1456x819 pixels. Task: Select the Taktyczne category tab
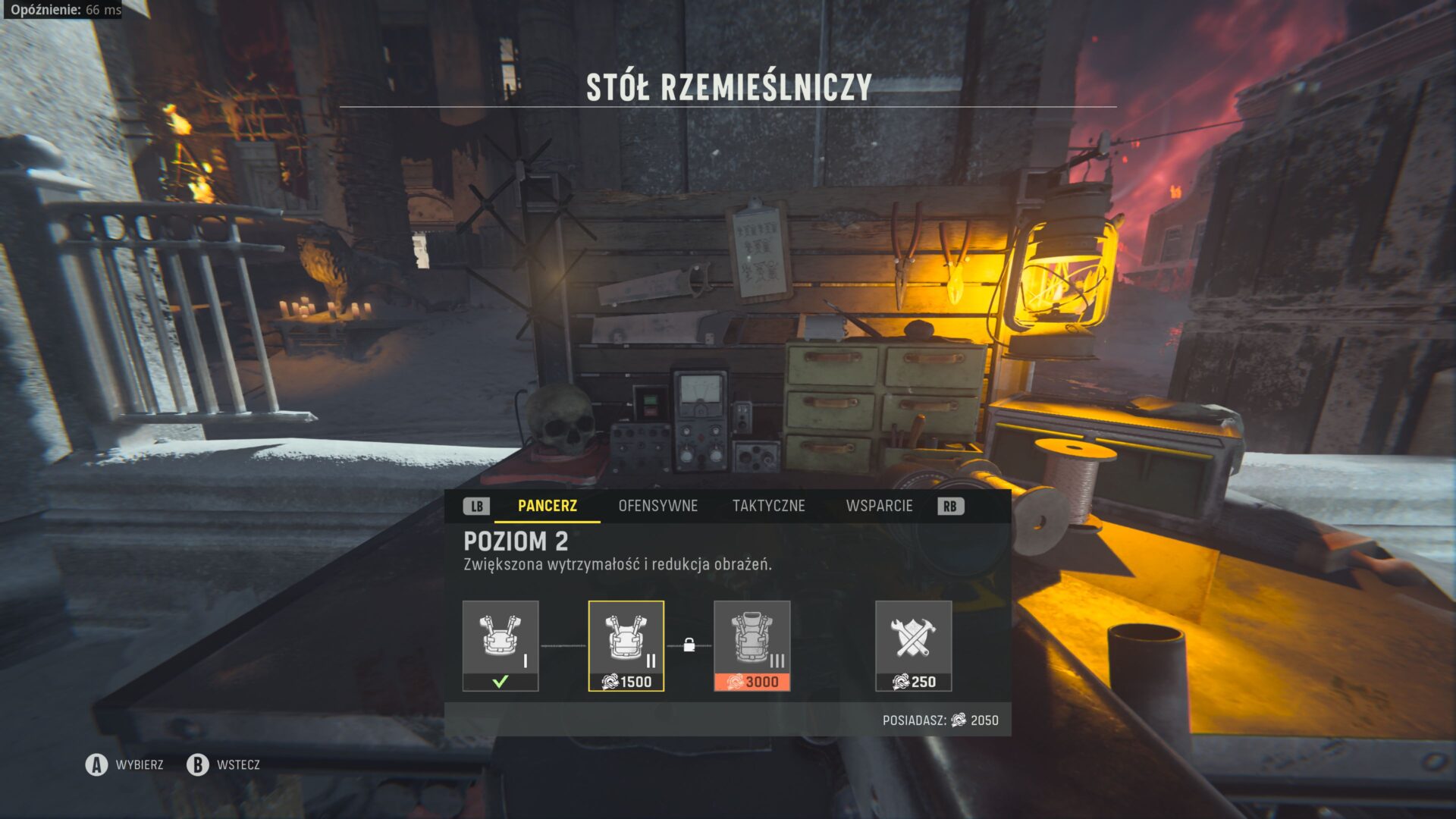[x=768, y=506]
